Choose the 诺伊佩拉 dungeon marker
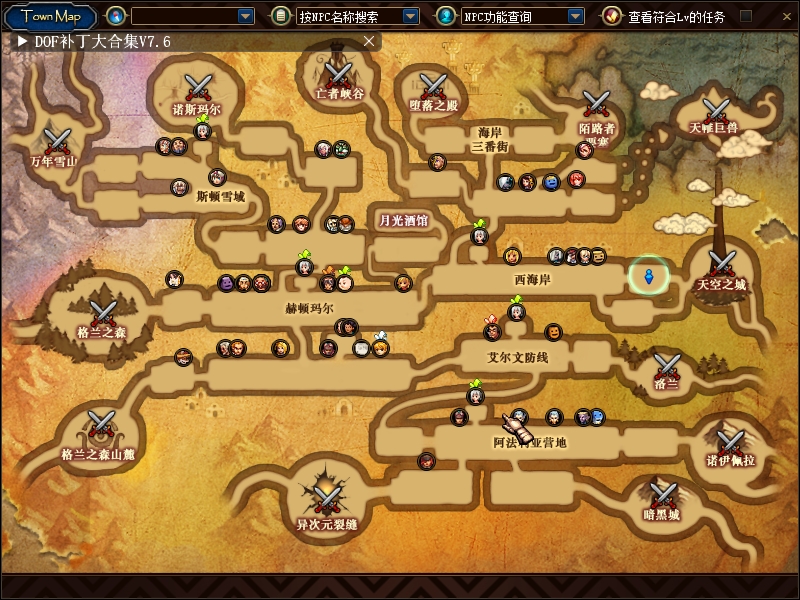800x600 pixels. [730, 440]
